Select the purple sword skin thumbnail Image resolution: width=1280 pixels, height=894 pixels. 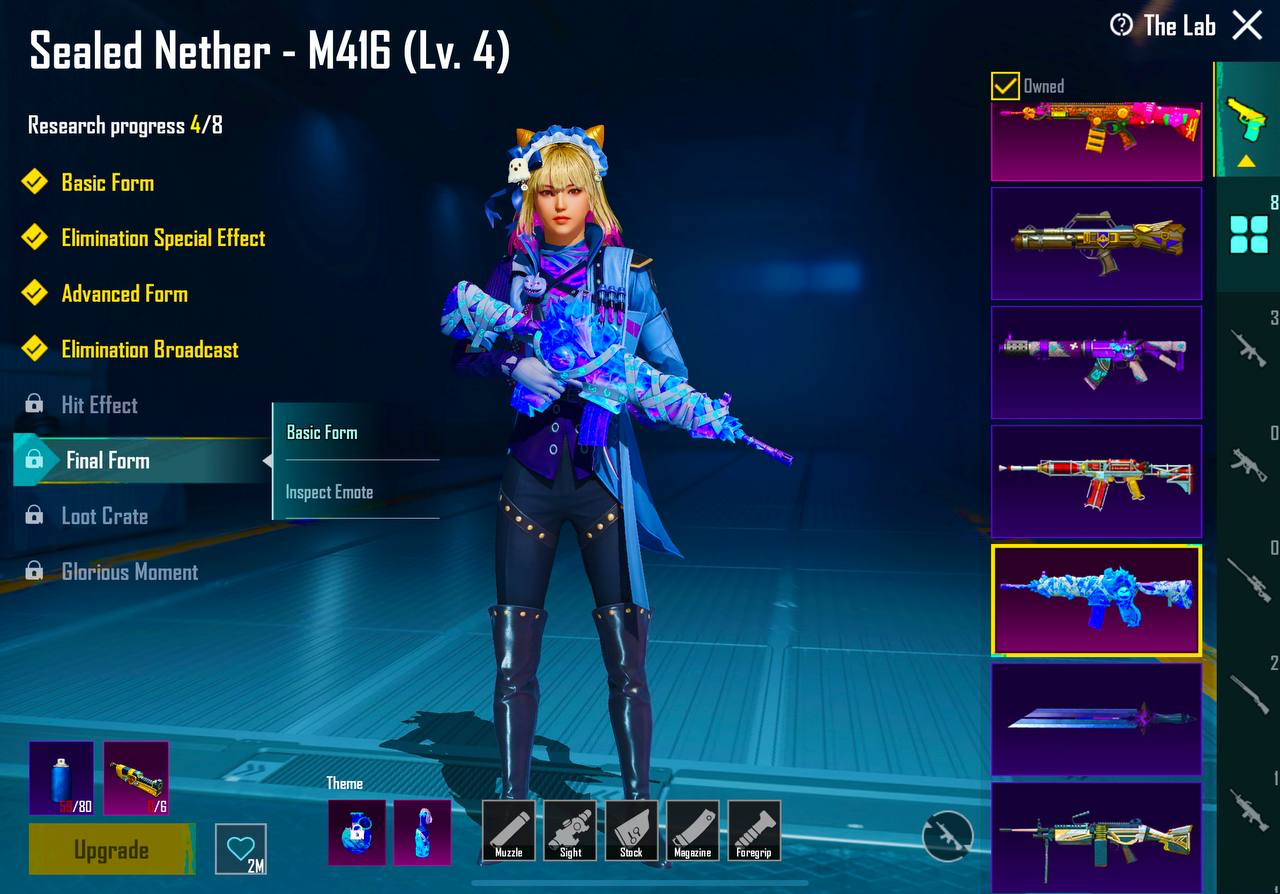point(1096,718)
